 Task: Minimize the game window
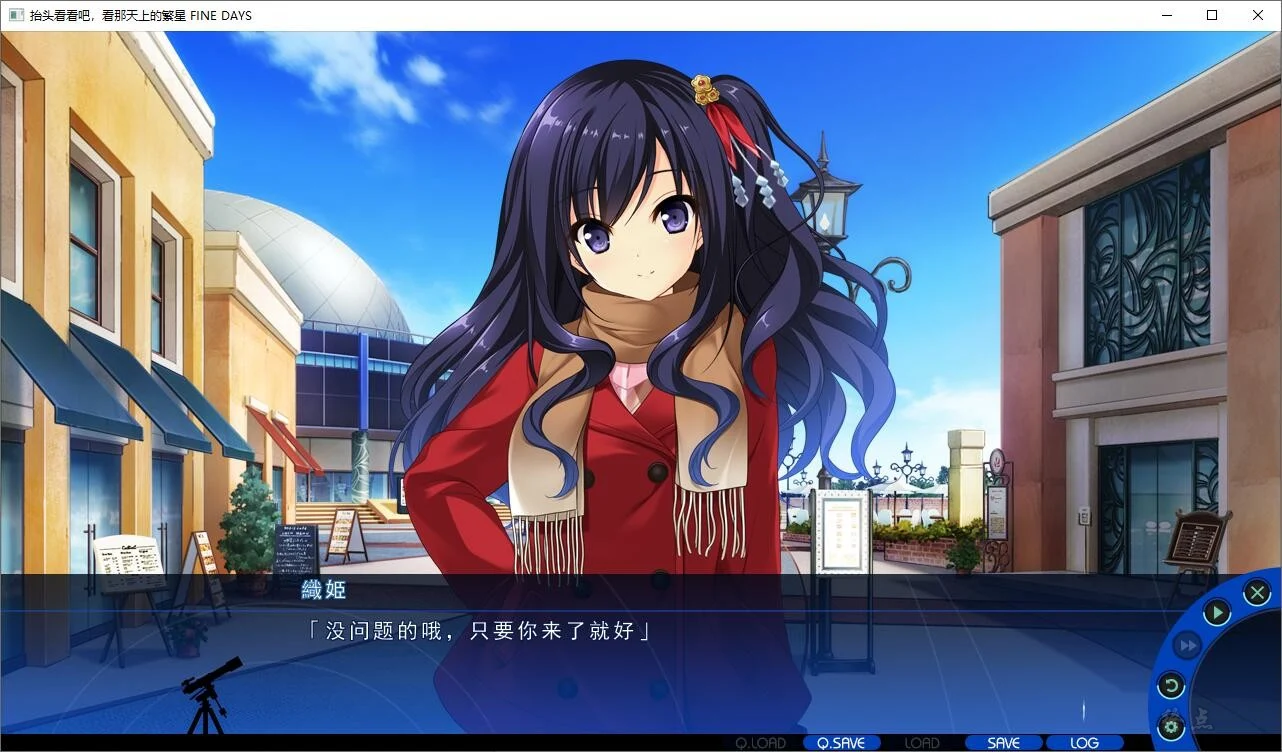[x=1166, y=15]
